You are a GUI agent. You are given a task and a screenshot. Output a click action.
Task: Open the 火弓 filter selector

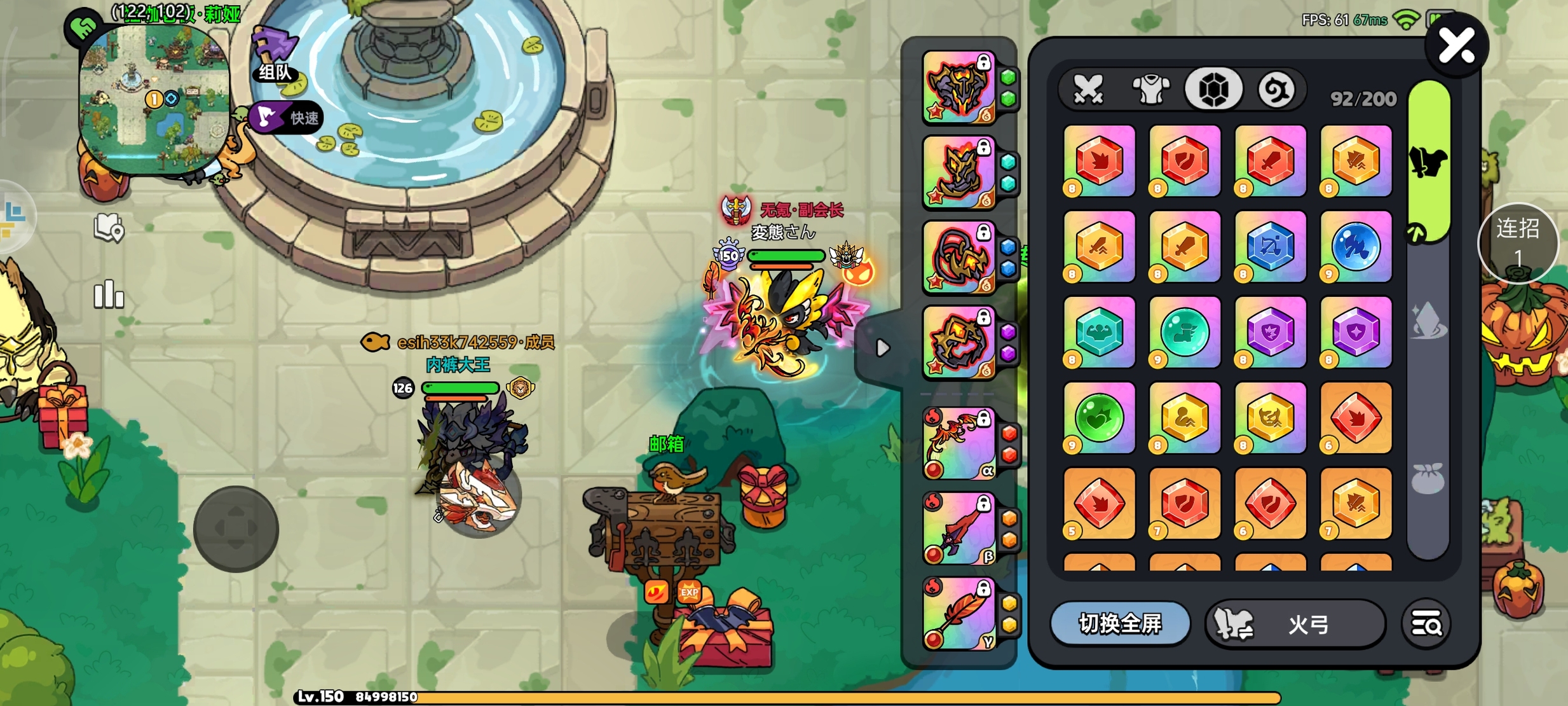(x=1295, y=625)
